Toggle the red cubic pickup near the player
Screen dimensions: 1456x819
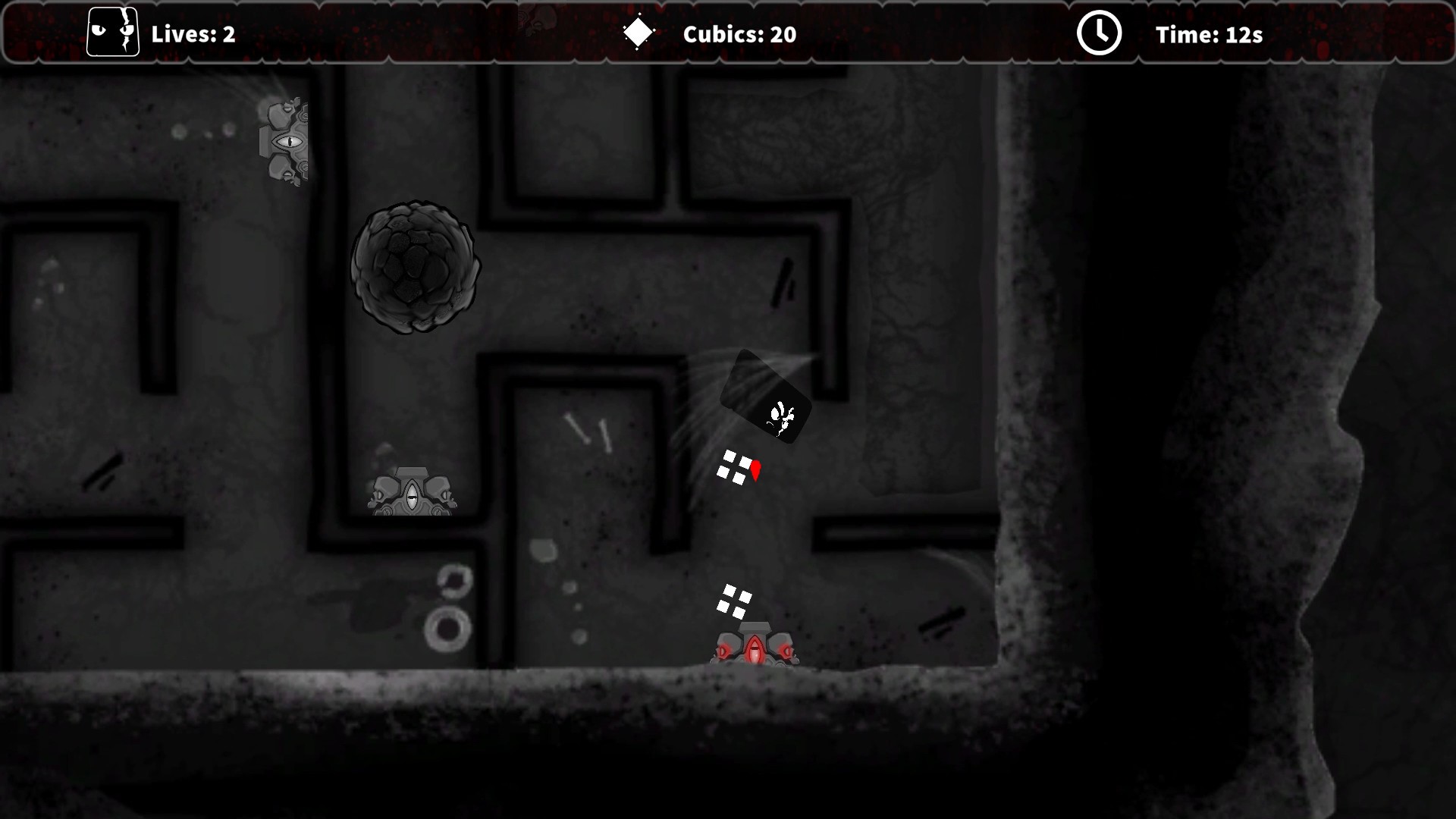[x=756, y=470]
